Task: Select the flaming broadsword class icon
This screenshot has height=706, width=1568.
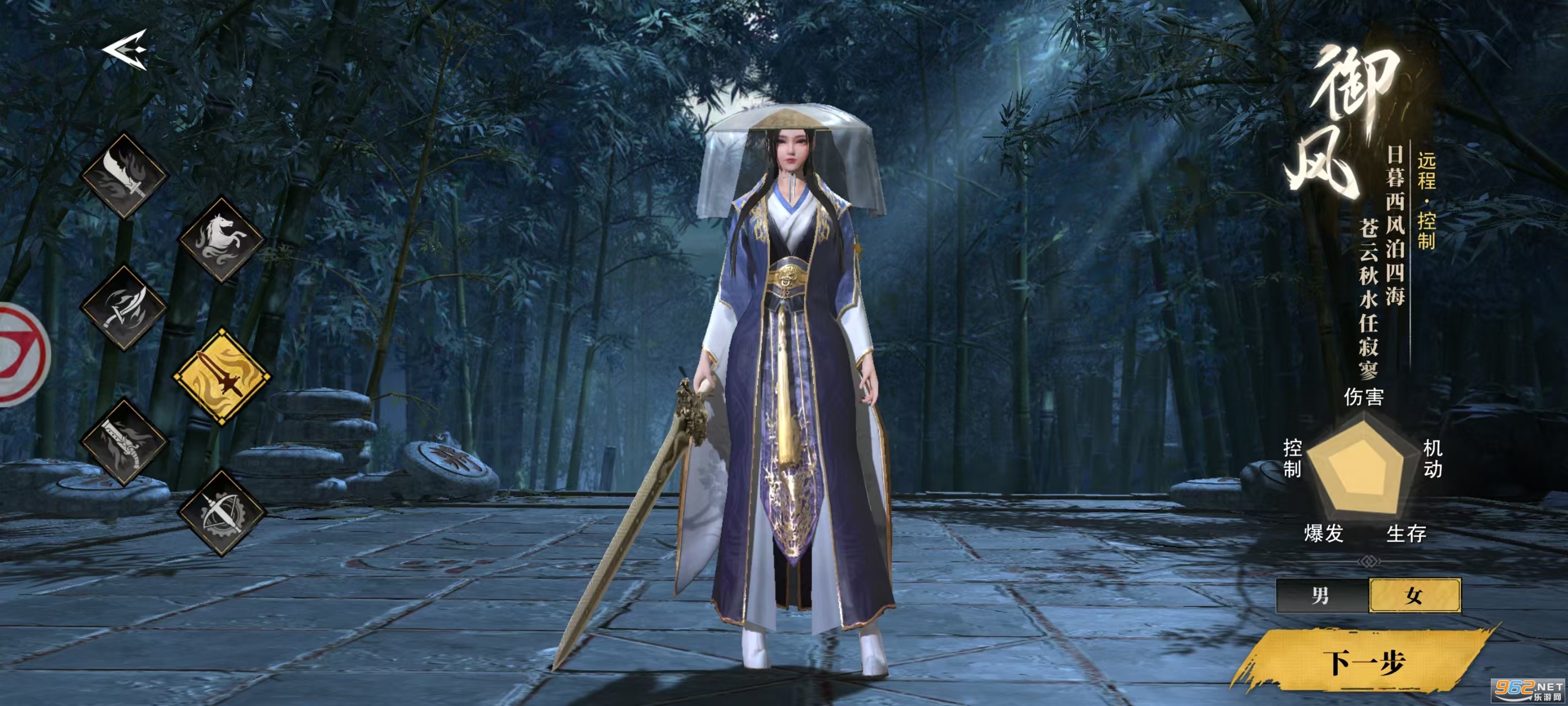Action: pos(125,176)
